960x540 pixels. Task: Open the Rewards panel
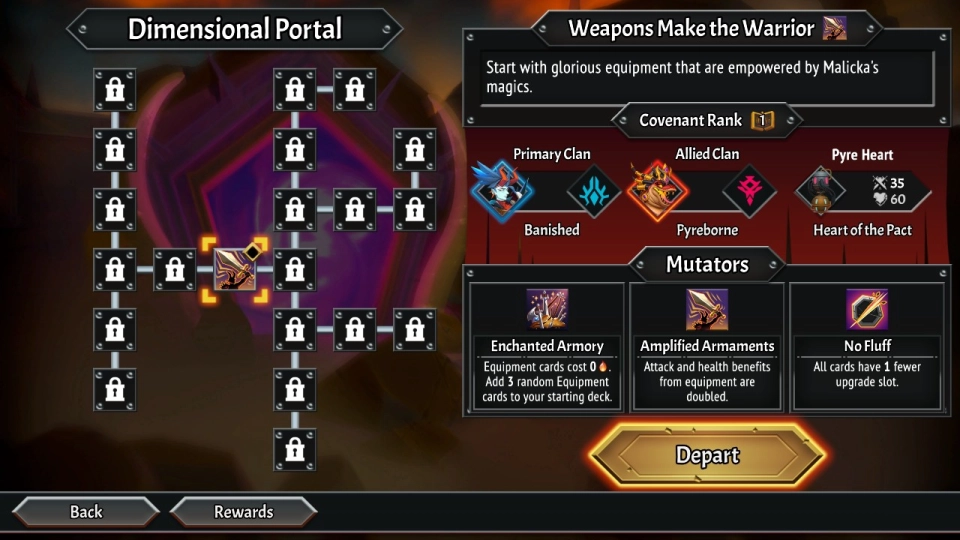point(243,512)
